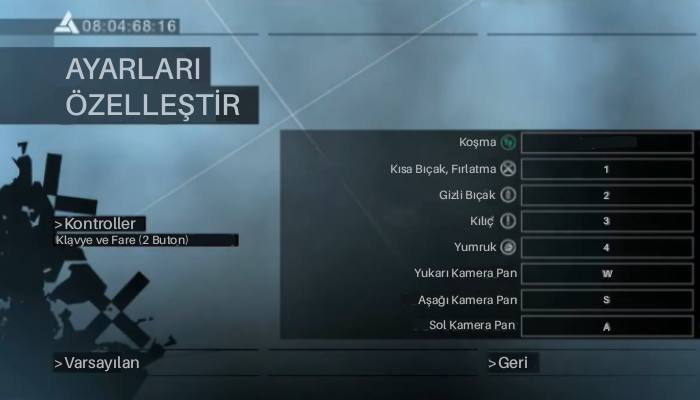Set the Yukarı Kamera Pan key
Image resolution: width=700 pixels, height=400 pixels.
pyautogui.click(x=606, y=273)
